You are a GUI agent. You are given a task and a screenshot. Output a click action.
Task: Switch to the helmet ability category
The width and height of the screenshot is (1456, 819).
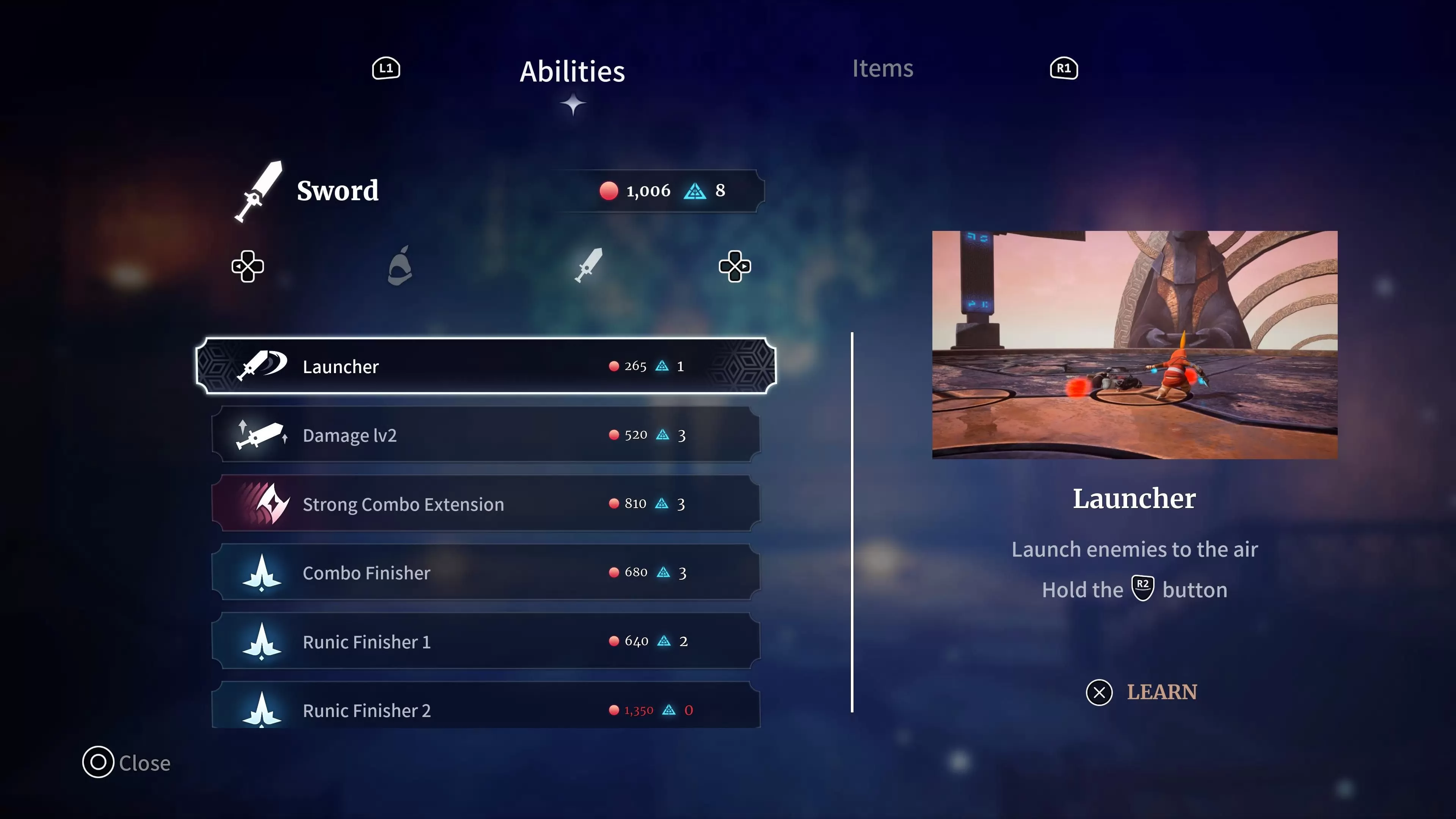tap(400, 266)
